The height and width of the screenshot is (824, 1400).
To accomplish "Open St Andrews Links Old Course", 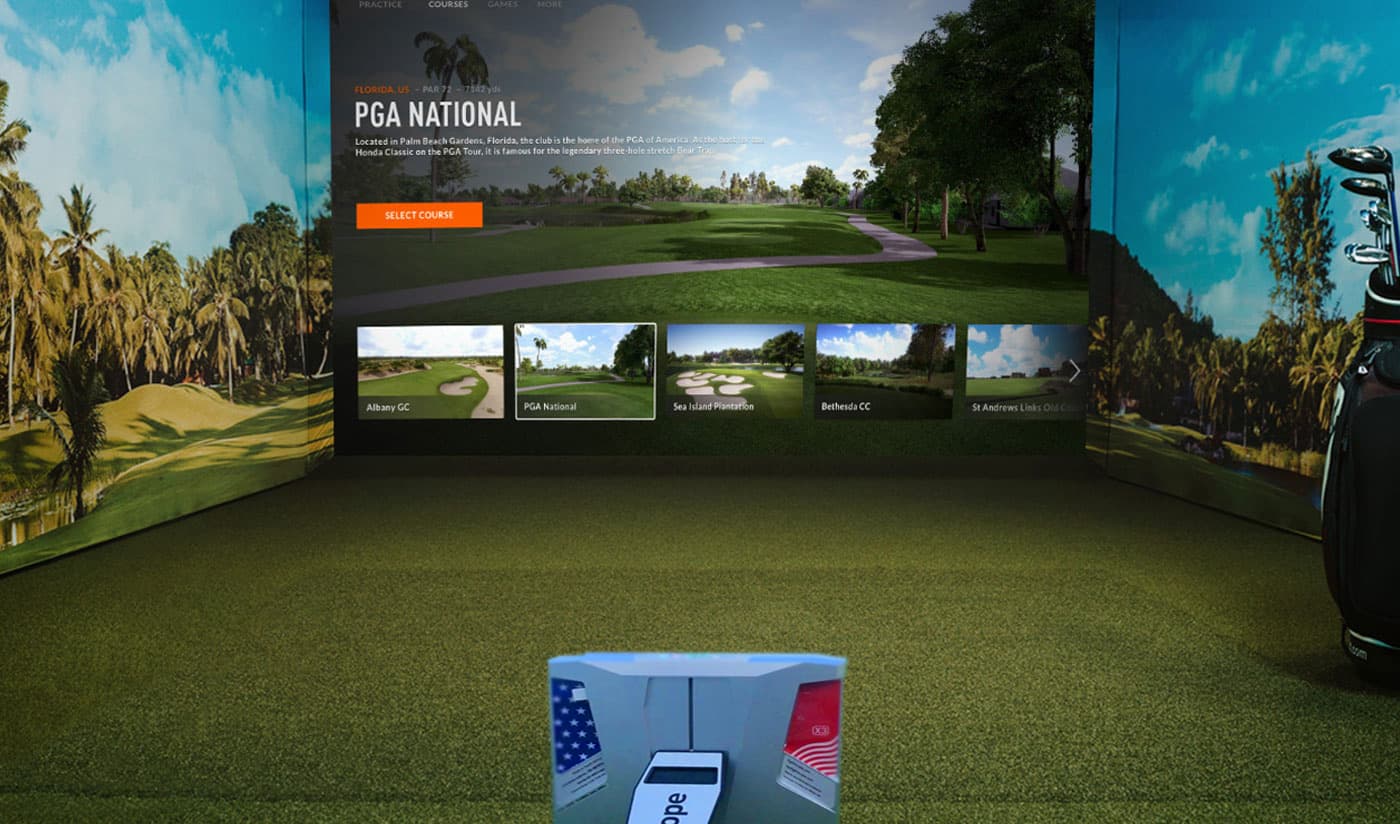I will pyautogui.click(x=1025, y=370).
